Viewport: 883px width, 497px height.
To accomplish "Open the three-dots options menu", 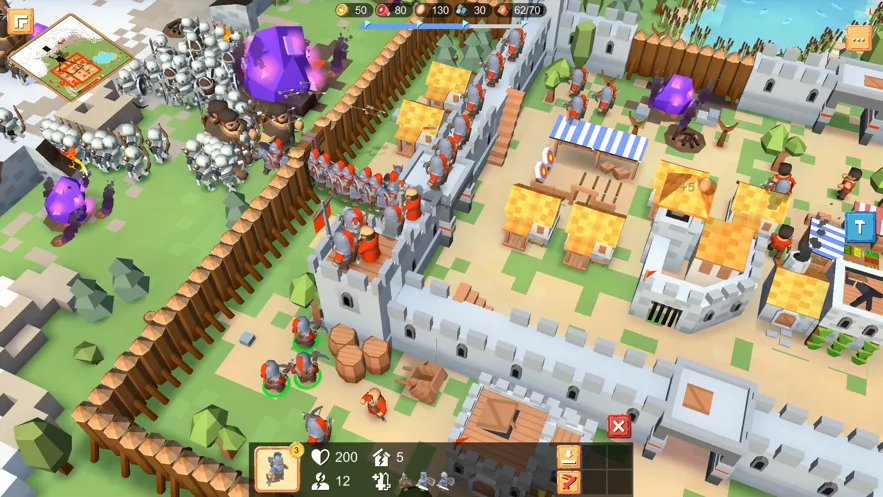I will 858,38.
